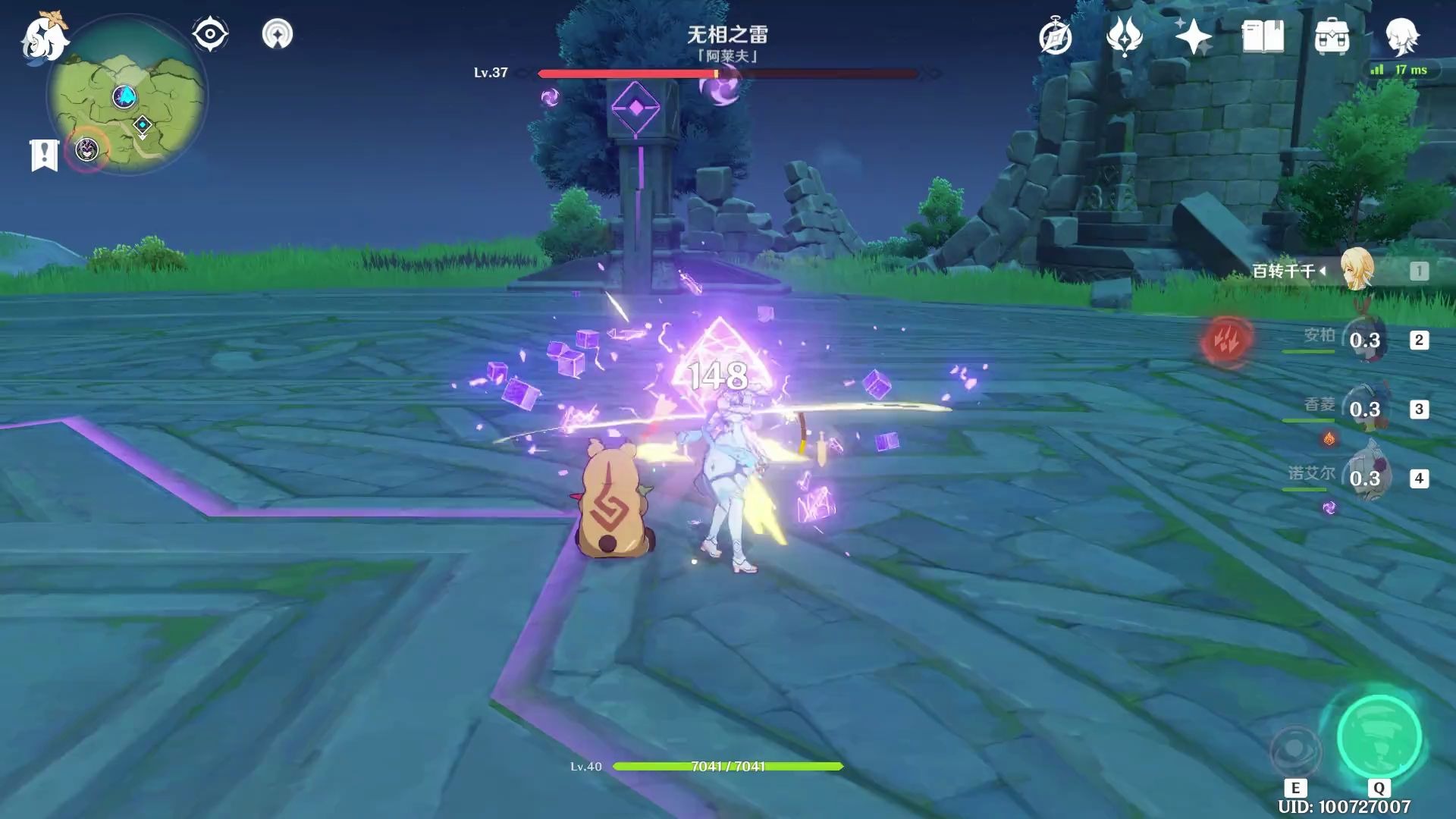Click the boss marker on the minimap edge

click(87, 149)
